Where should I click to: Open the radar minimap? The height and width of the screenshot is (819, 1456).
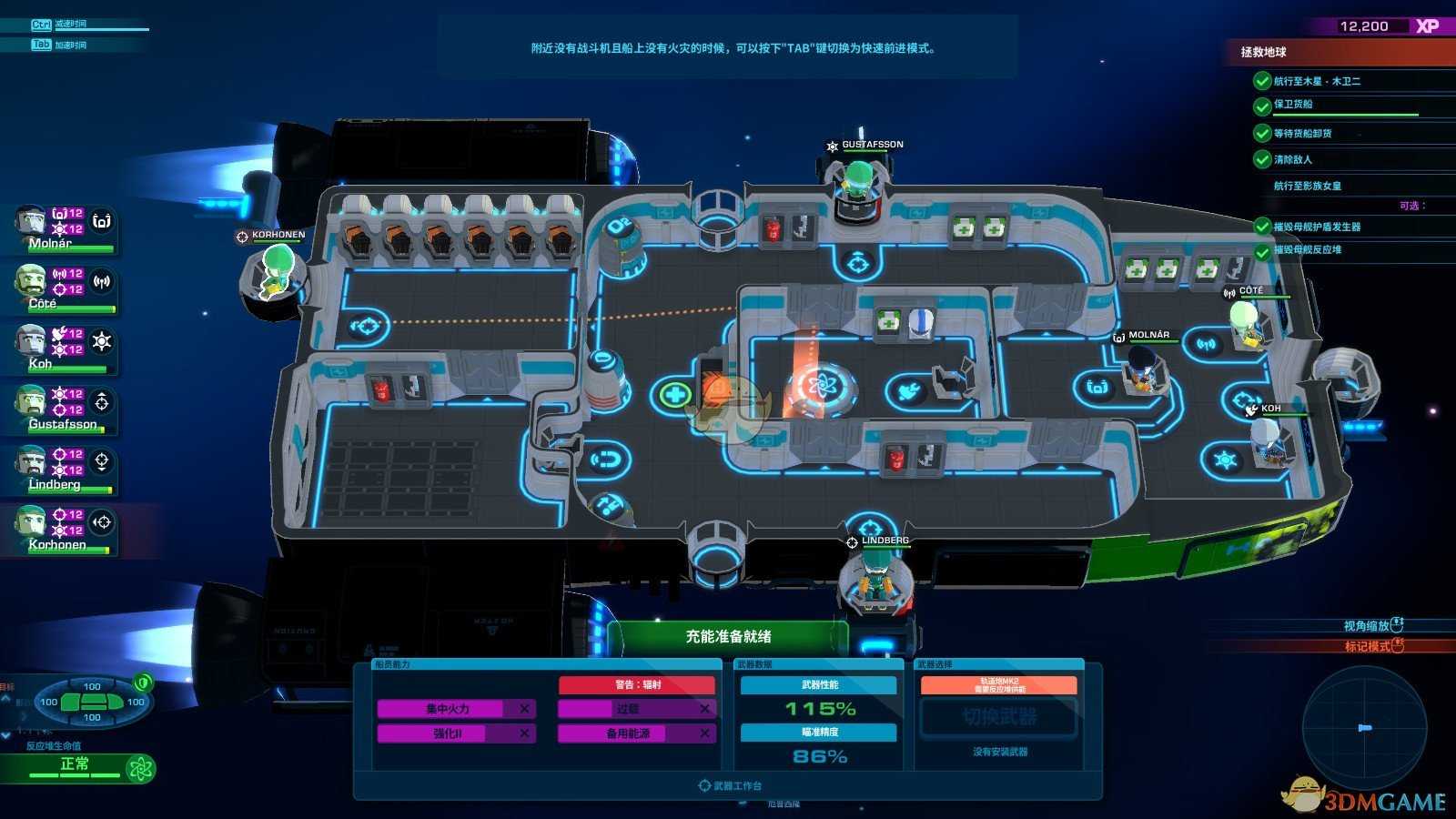click(x=1363, y=727)
